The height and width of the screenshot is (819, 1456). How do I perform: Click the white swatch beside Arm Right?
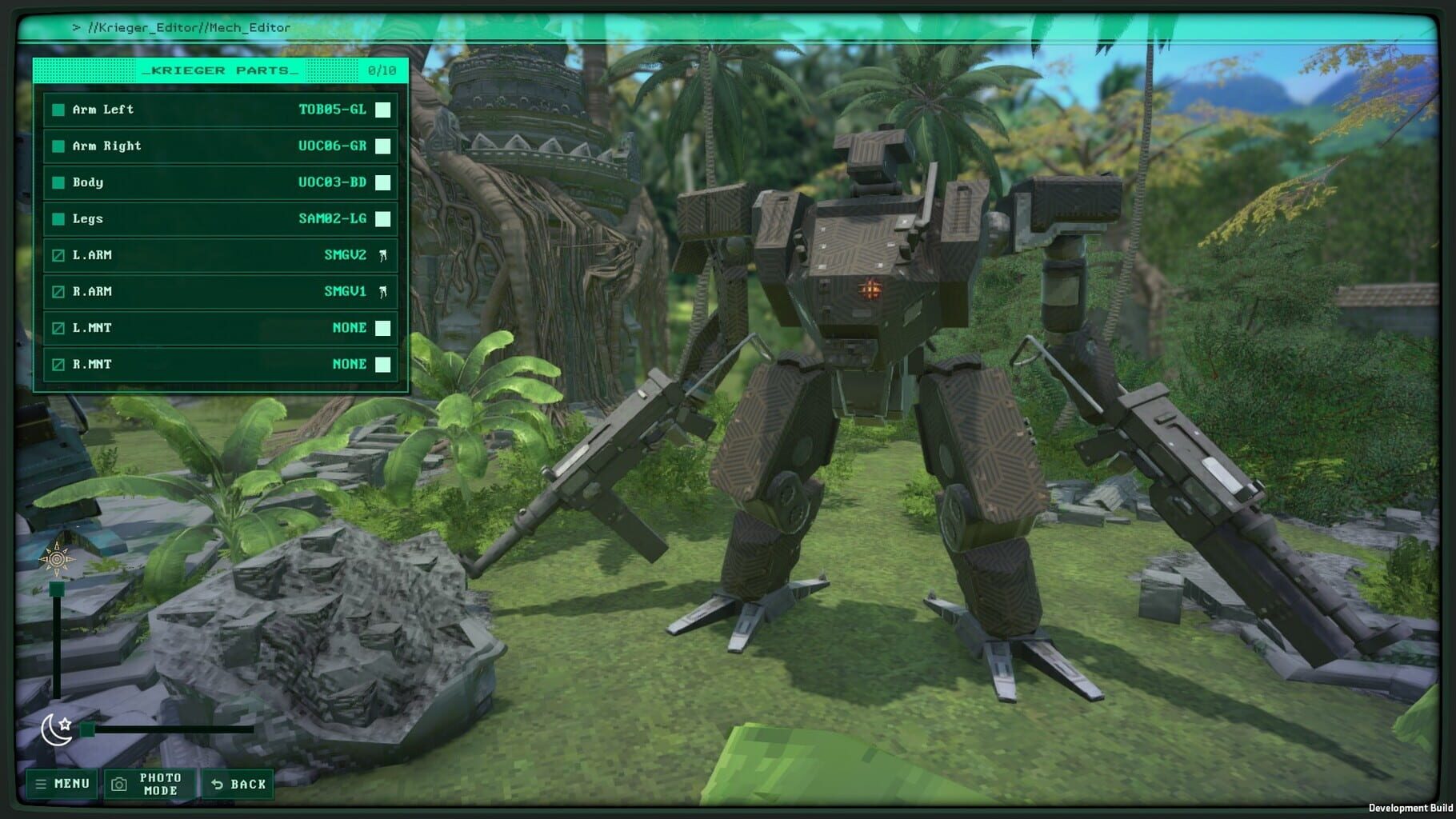[x=382, y=146]
